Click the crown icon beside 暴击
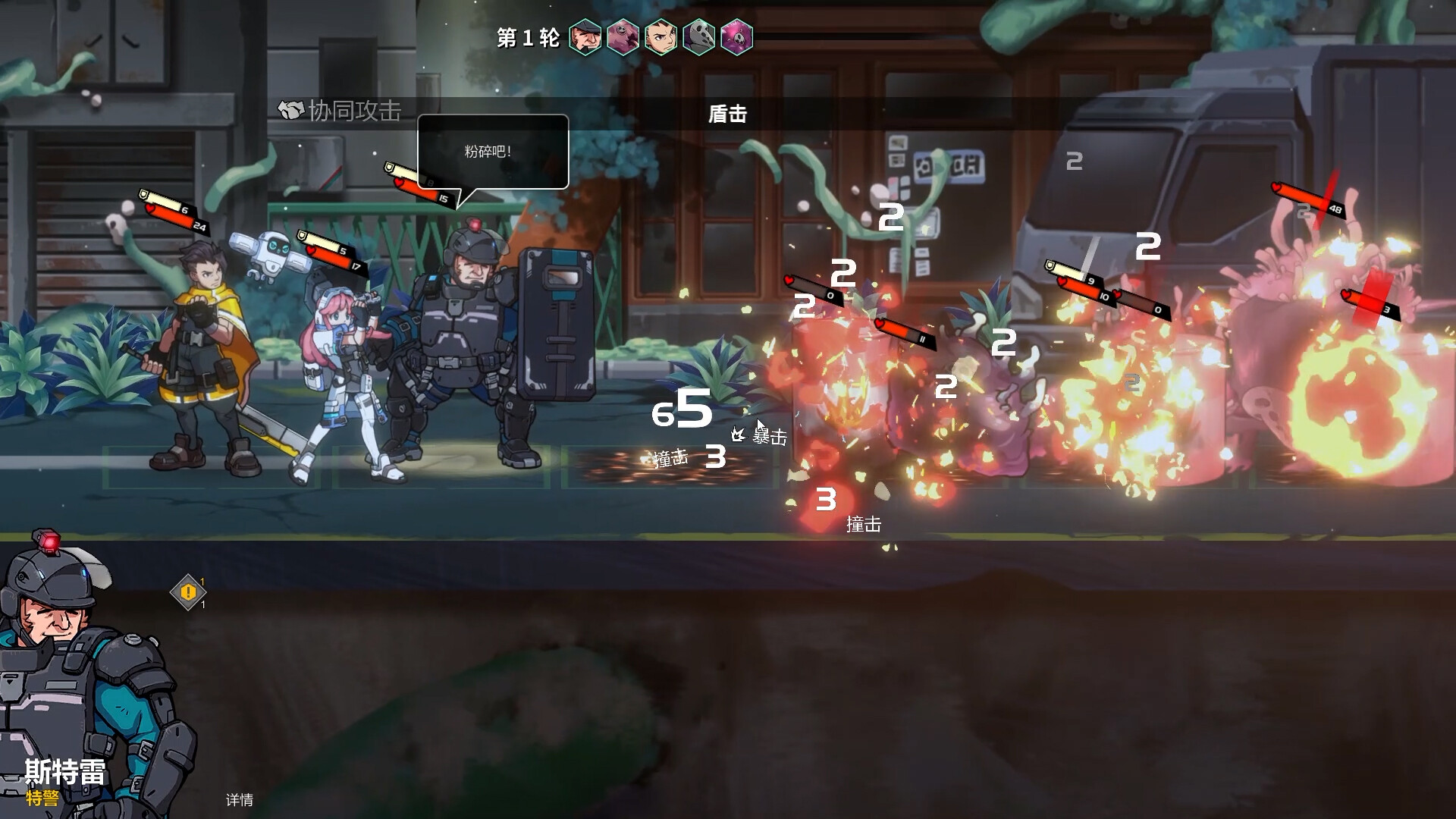Image resolution: width=1456 pixels, height=819 pixels. [x=739, y=434]
